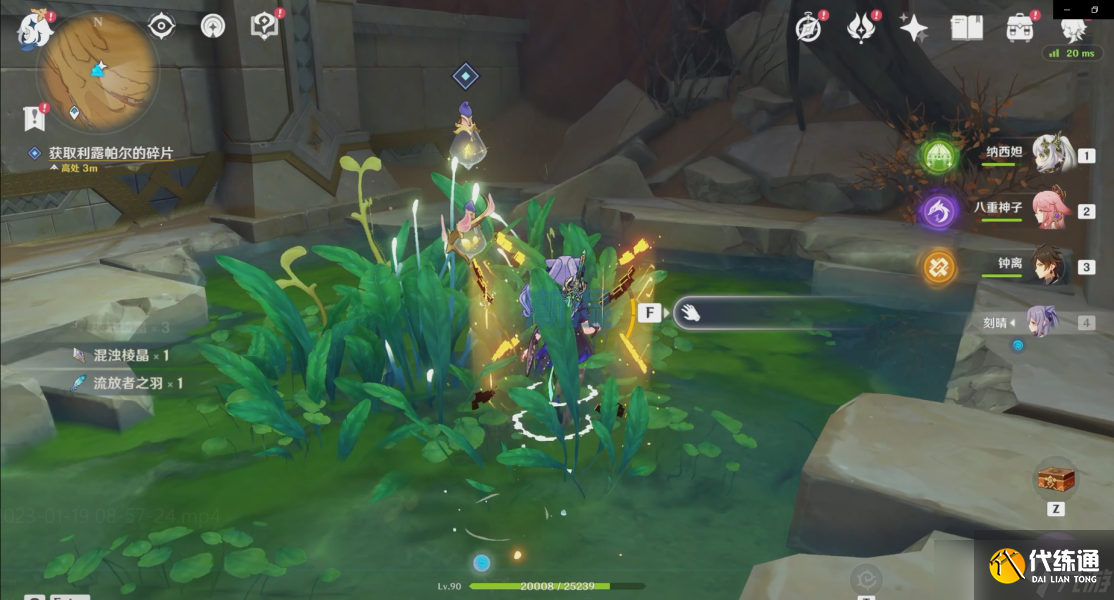Open the battle pass wings icon

point(862,28)
